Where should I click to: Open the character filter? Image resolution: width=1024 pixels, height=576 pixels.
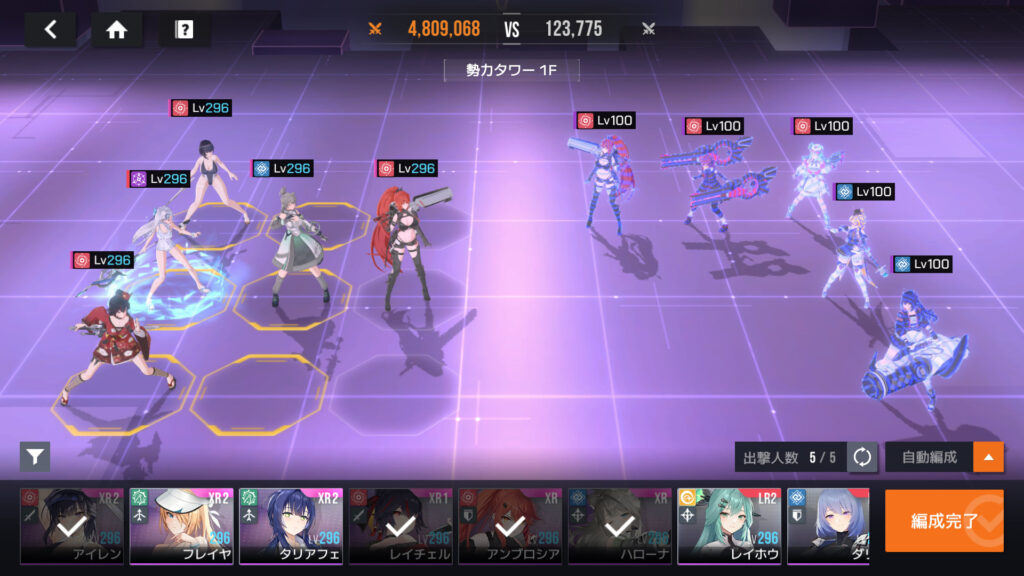[x=35, y=457]
